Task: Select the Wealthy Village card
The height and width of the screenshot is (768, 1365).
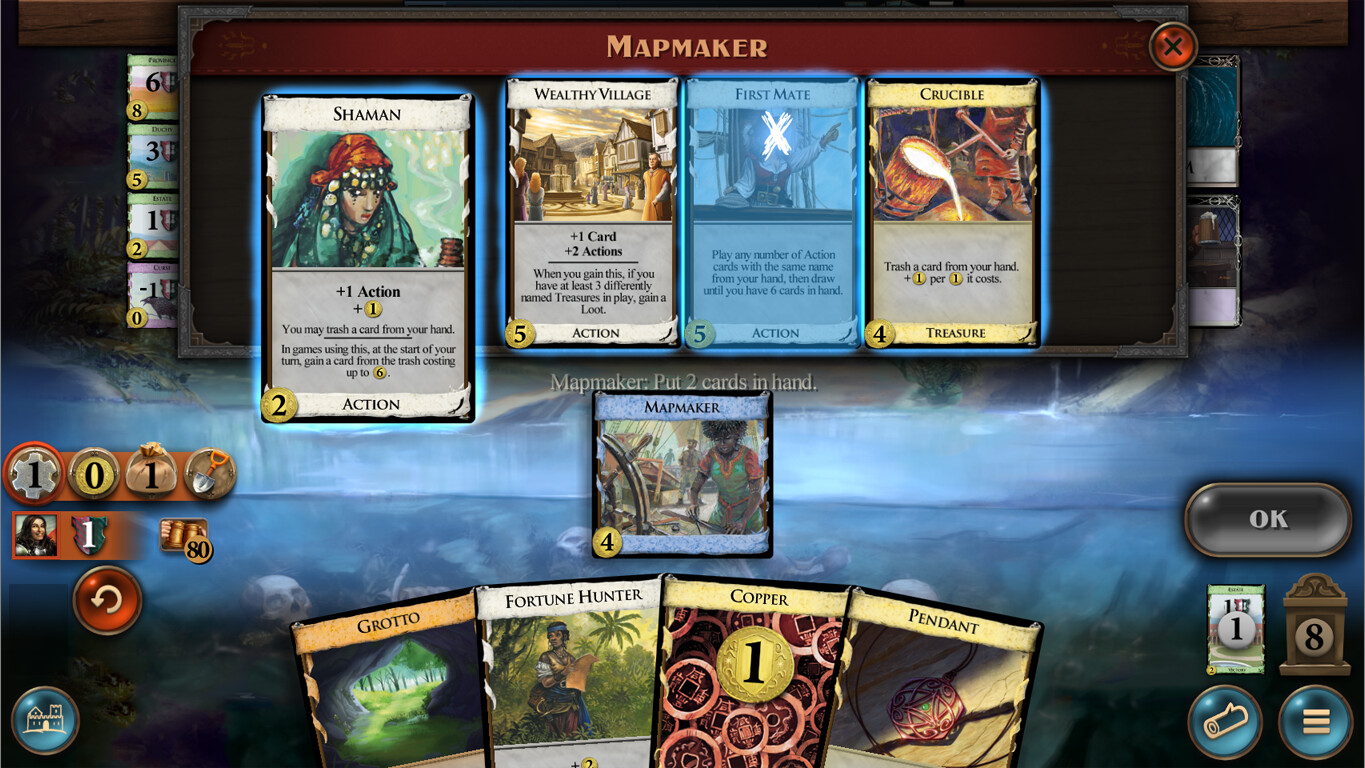Action: [x=591, y=212]
